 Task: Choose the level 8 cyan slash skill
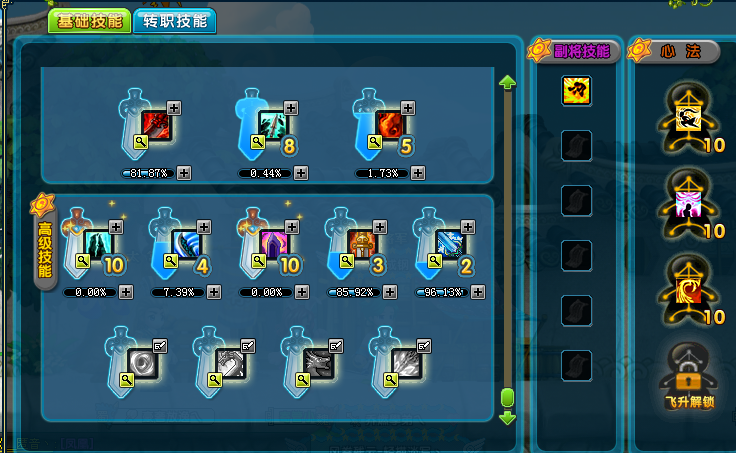273,125
